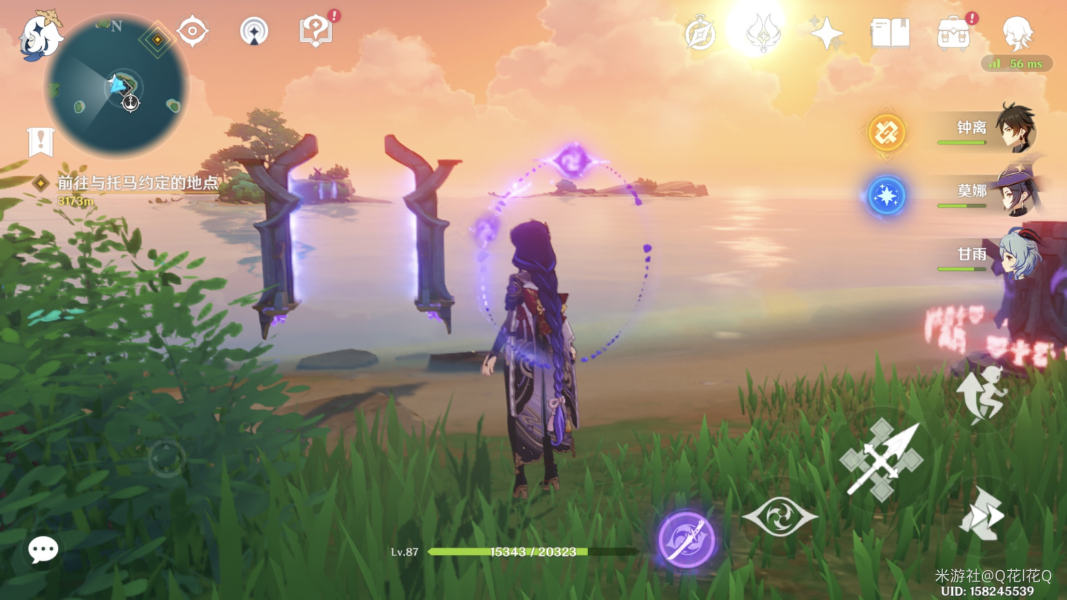The image size is (1067, 600).
Task: Tap the spear normal attack button
Action: (880, 459)
